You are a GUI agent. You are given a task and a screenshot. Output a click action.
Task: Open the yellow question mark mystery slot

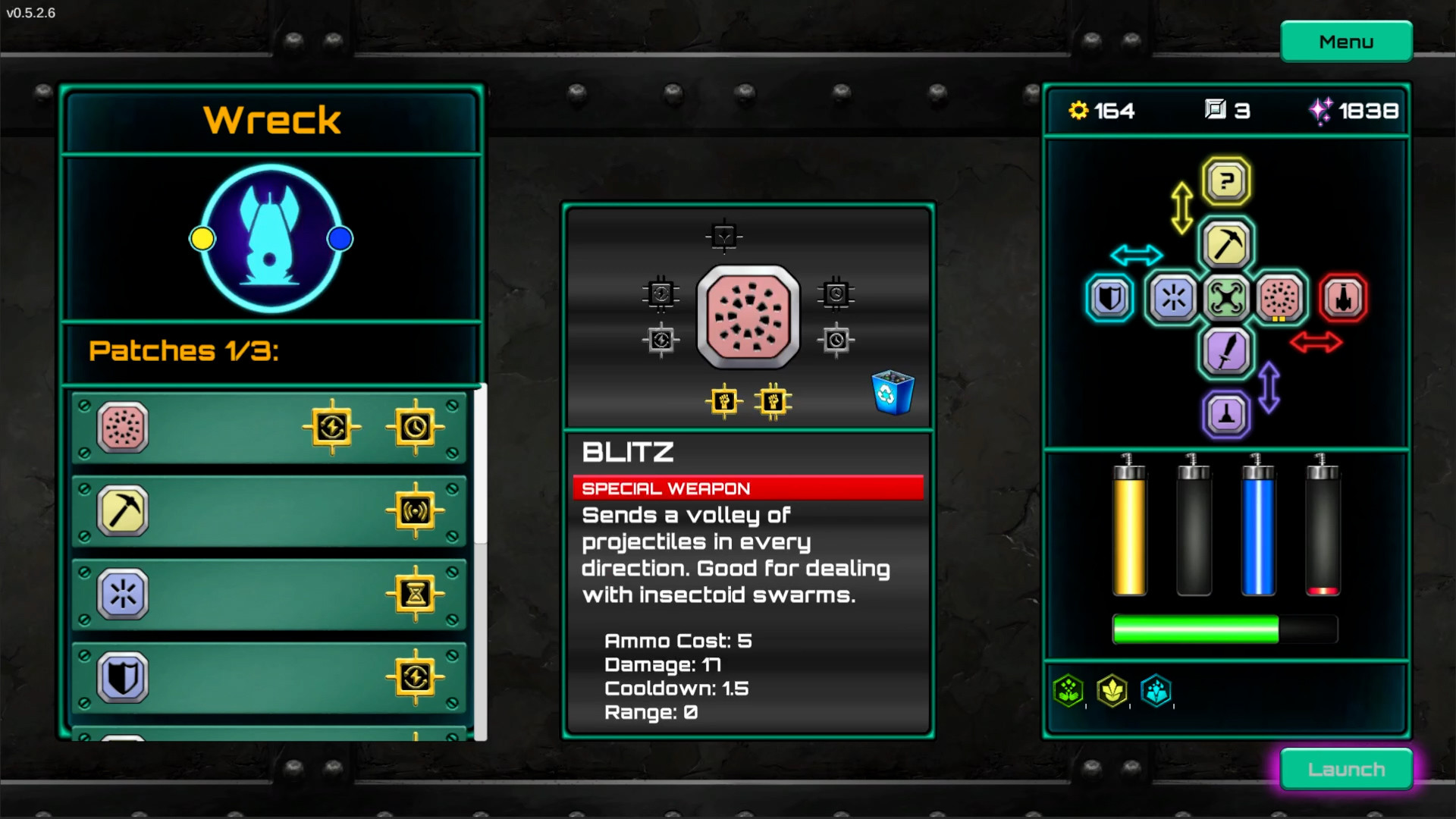point(1225,180)
